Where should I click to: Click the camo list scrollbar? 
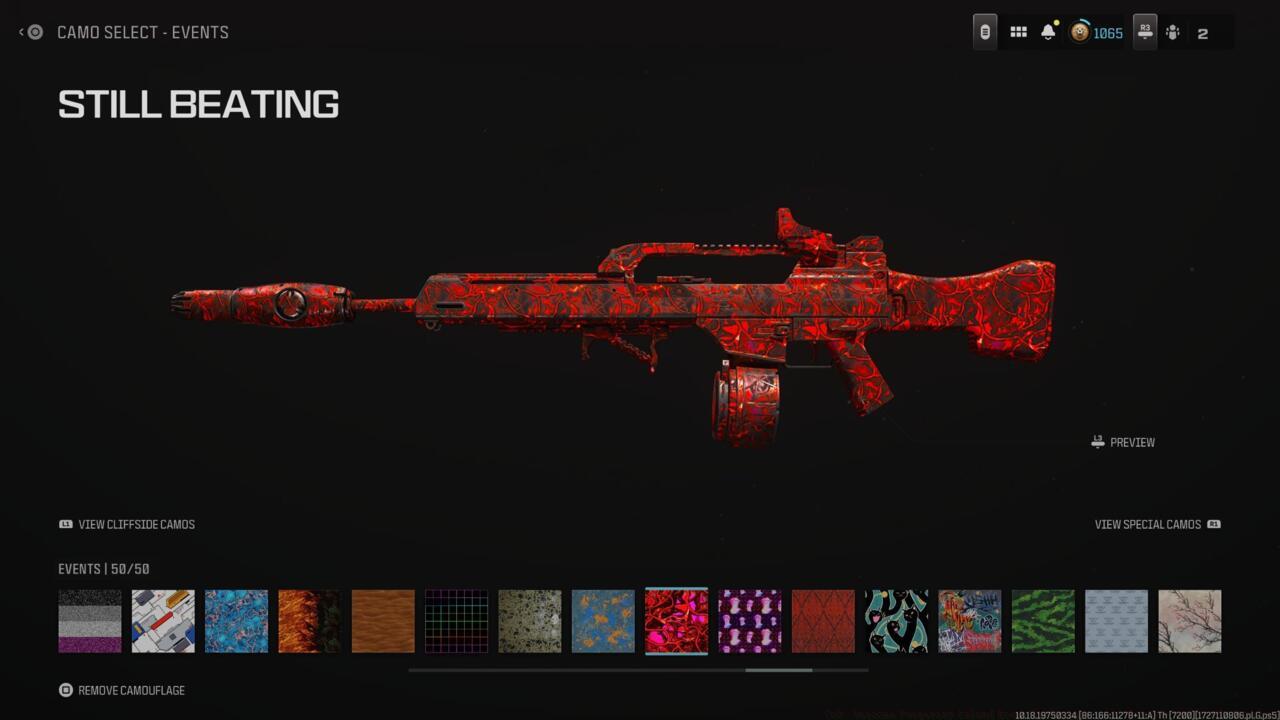778,670
